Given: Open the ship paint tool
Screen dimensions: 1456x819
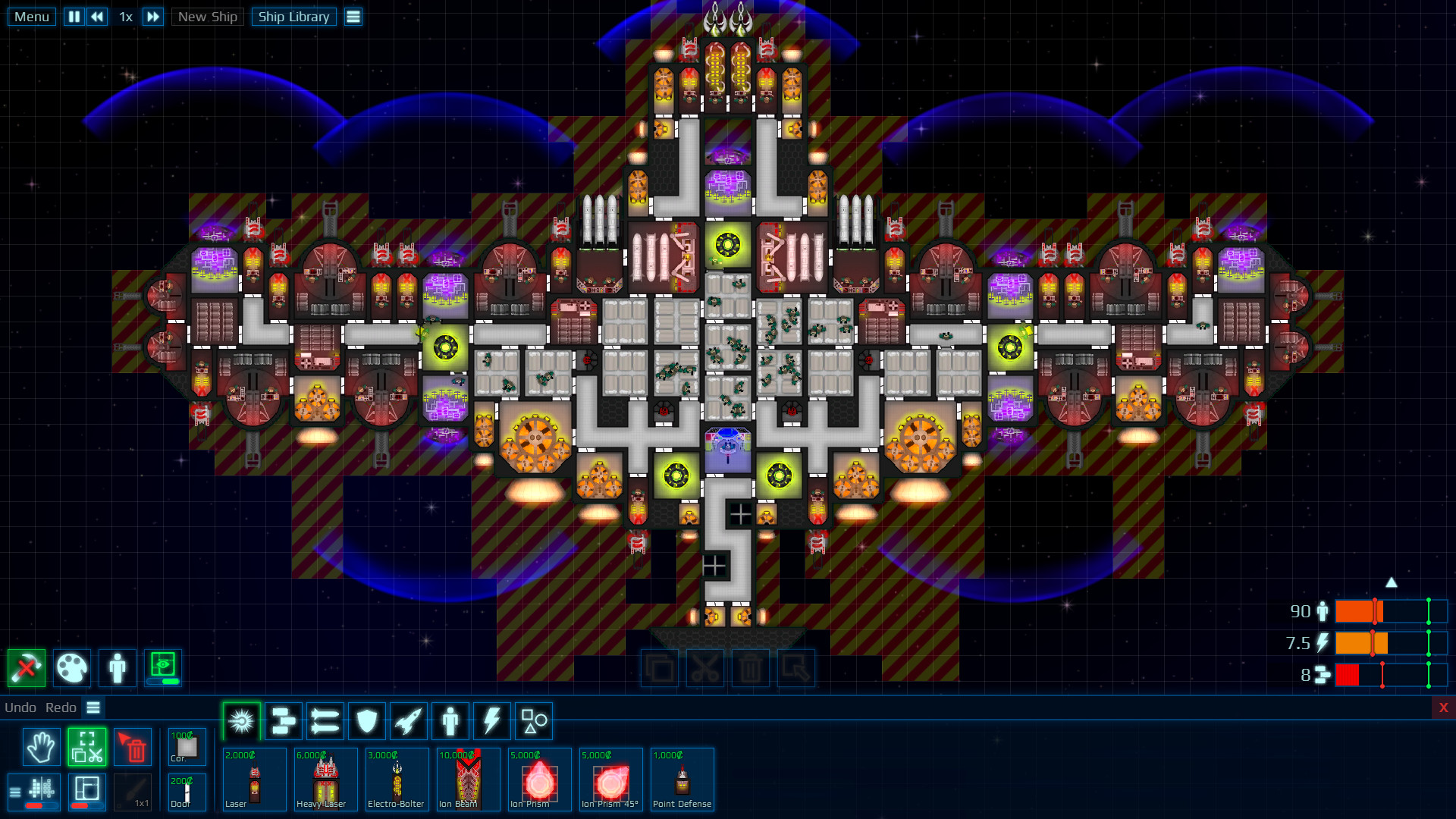Looking at the screenshot, I should 72,668.
